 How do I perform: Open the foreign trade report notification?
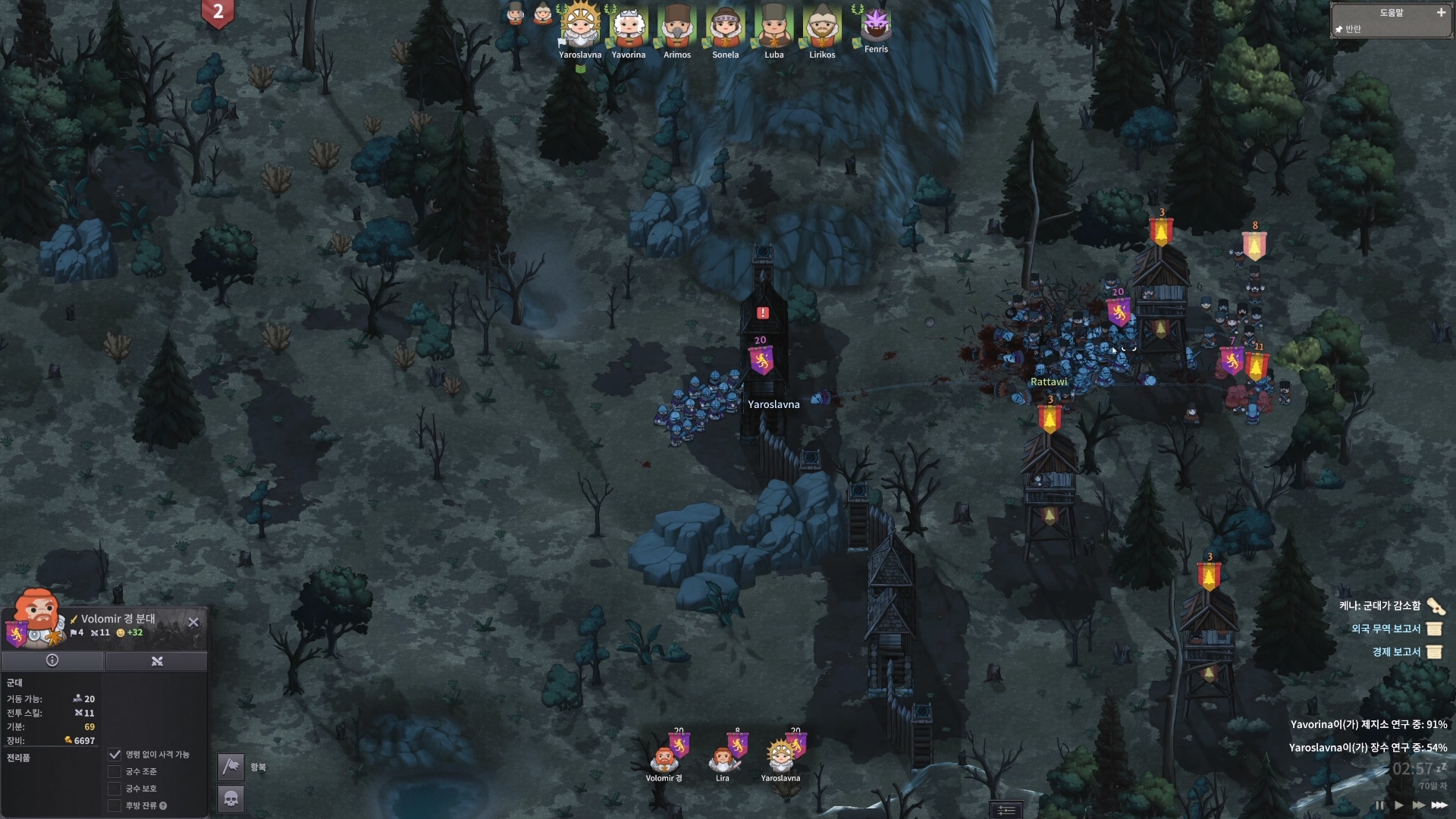[x=1386, y=629]
